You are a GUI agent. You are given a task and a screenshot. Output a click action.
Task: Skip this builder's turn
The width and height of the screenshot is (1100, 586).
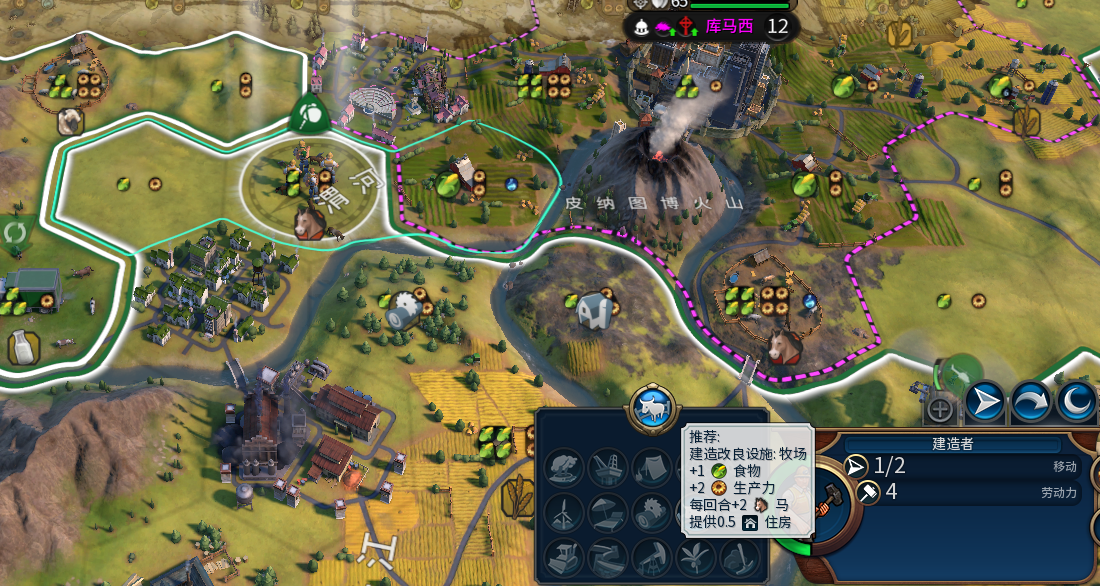[x=1030, y=403]
